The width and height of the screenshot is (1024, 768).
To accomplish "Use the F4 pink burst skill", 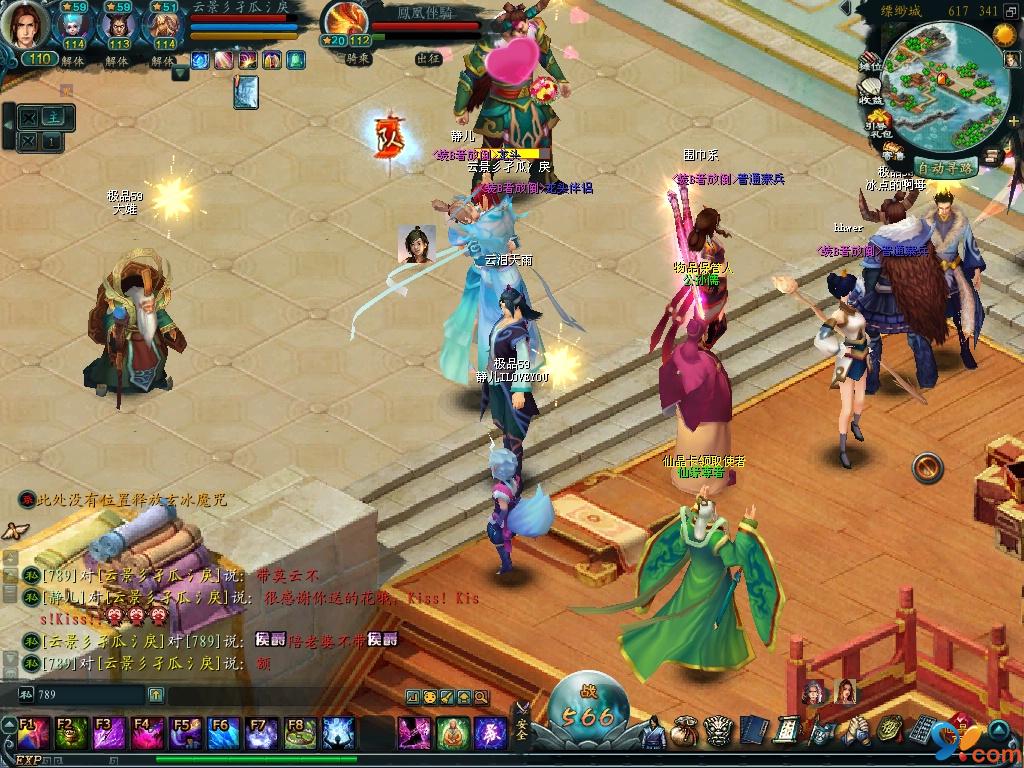I will click(x=148, y=733).
